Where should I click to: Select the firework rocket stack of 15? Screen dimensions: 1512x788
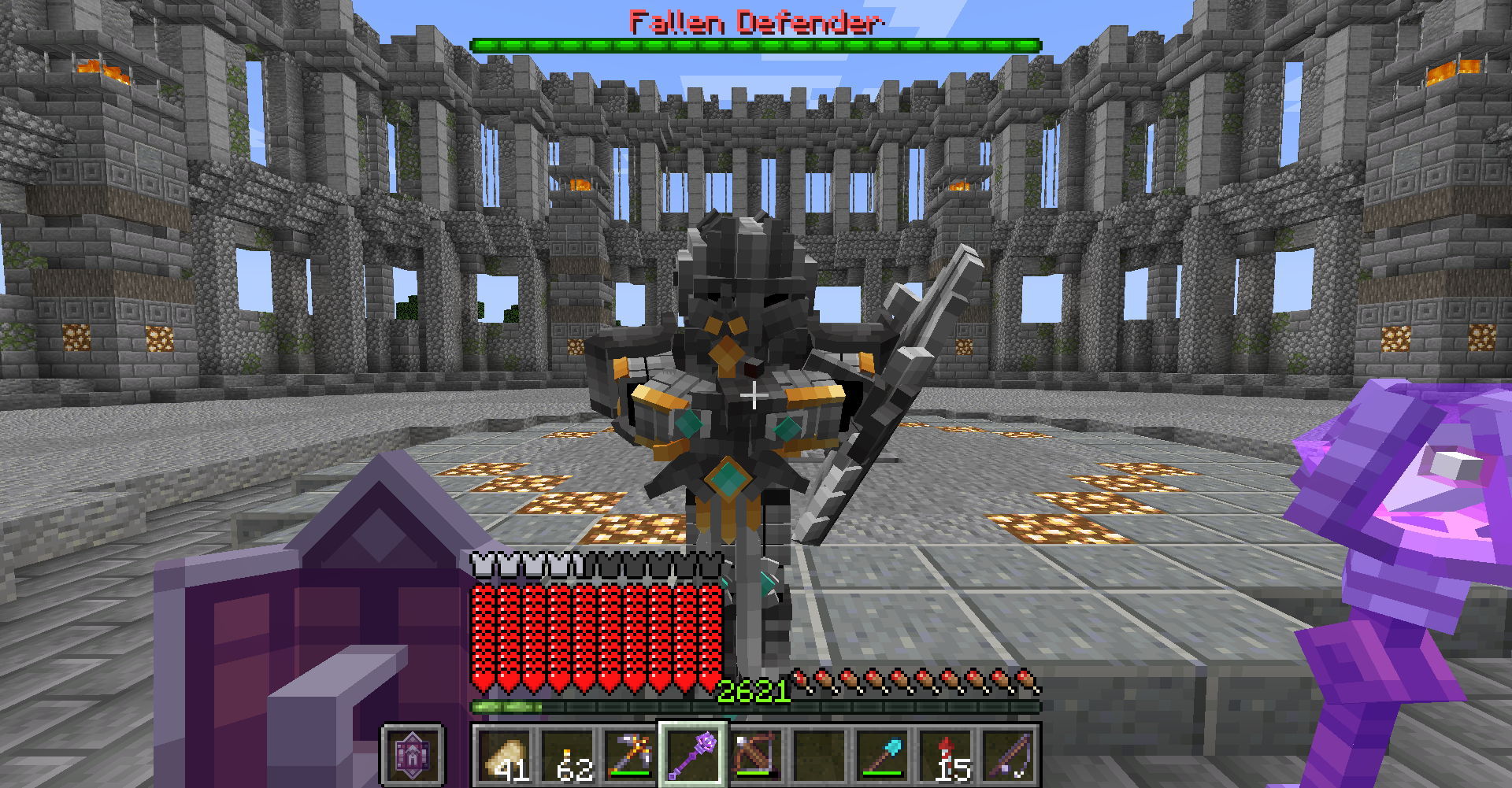945,756
